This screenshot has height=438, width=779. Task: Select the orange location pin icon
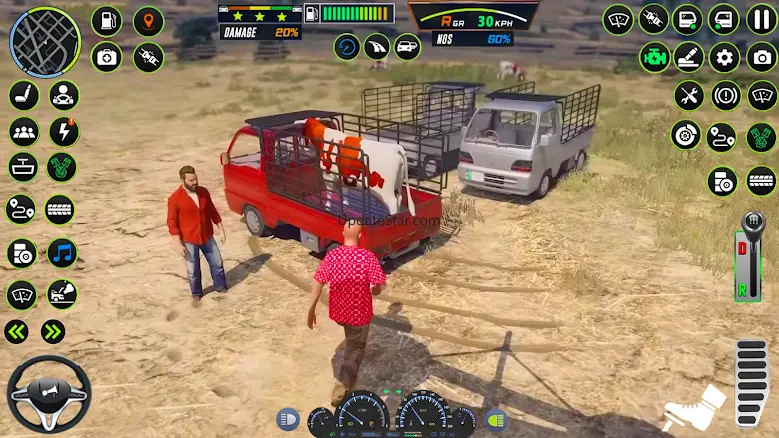tap(148, 20)
